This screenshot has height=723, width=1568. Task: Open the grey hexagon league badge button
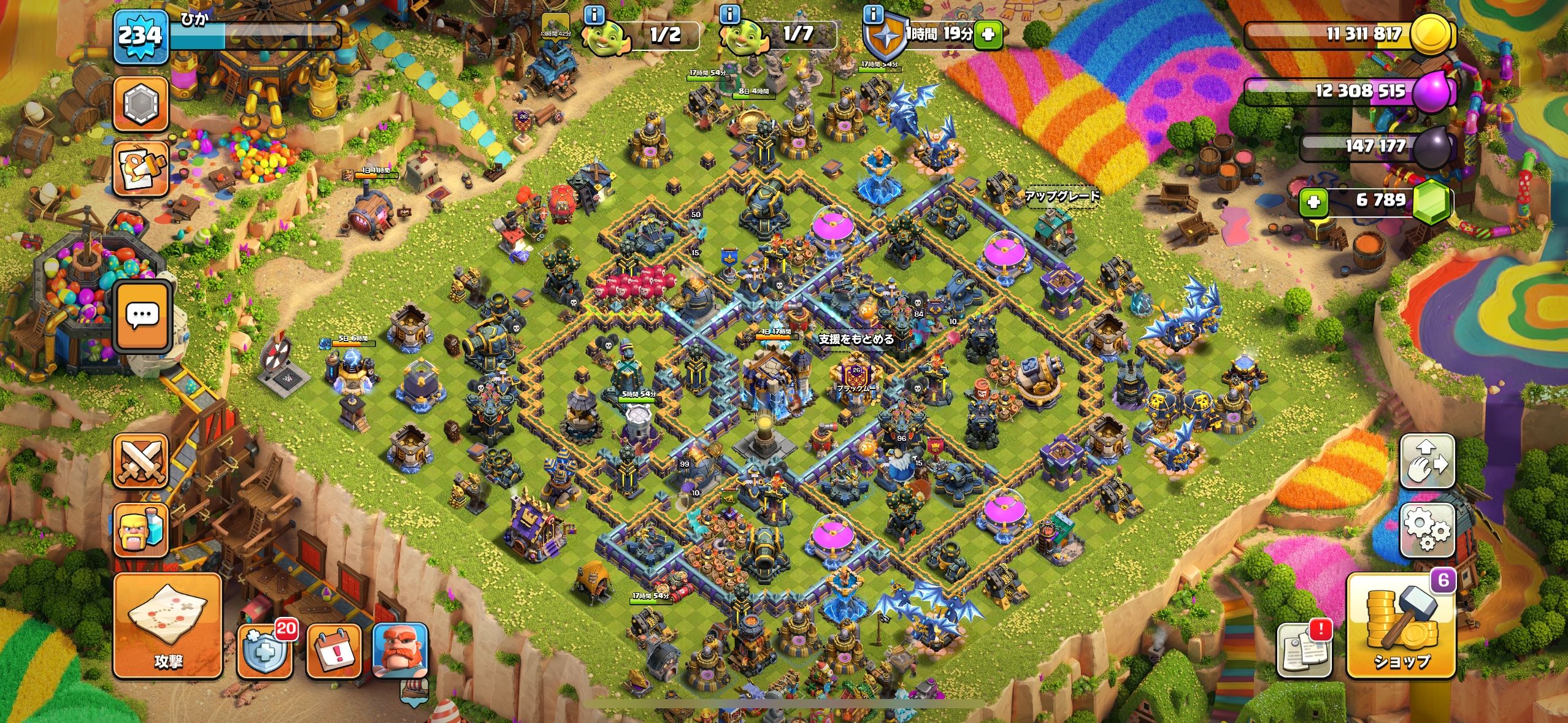click(140, 104)
